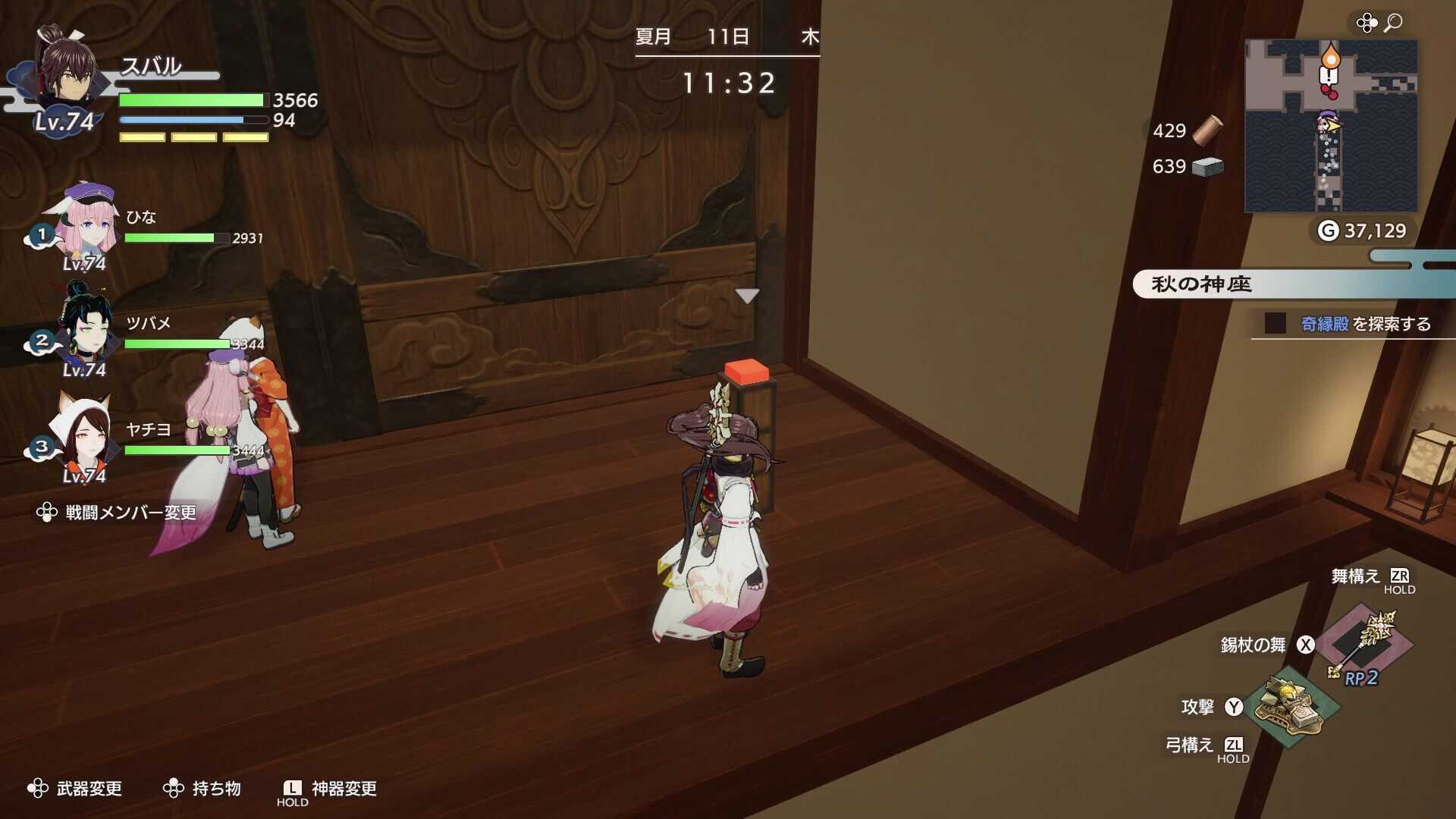Click the downward triangle indicator above the doorway
1456x819 pixels.
749,296
